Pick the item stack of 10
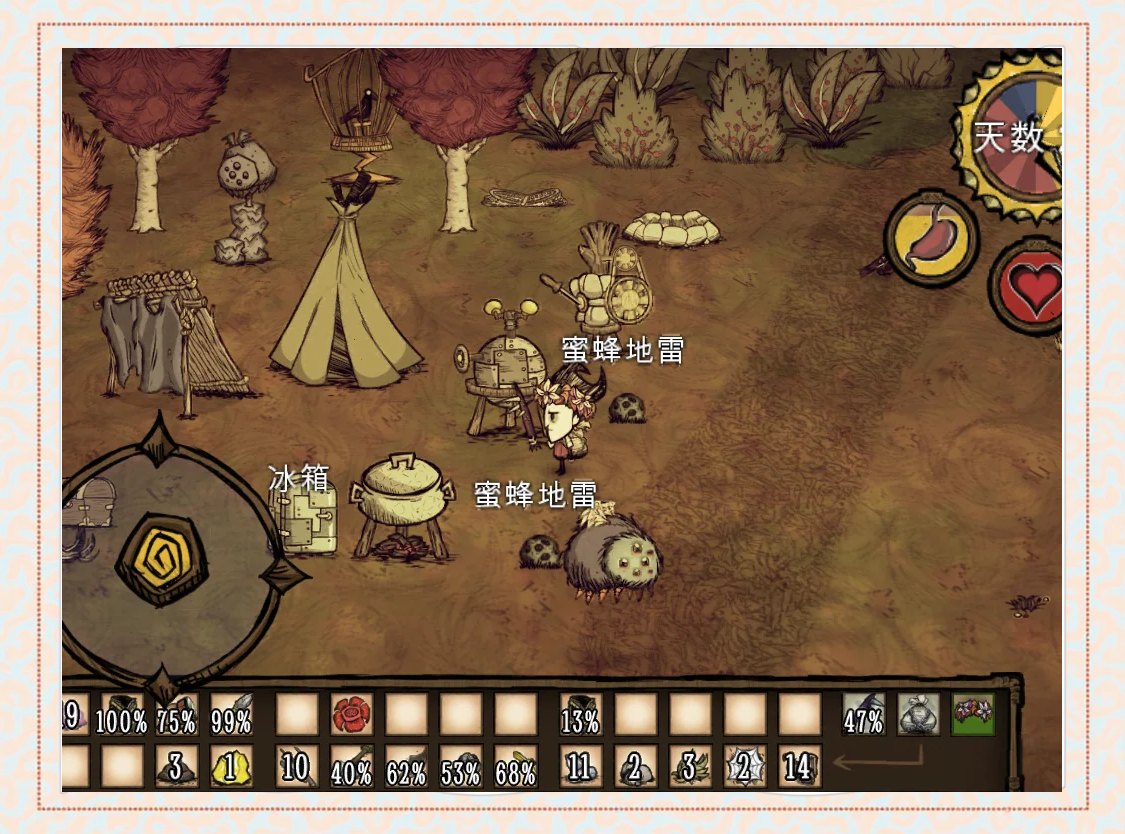Viewport: 1125px width, 834px height. (x=297, y=766)
